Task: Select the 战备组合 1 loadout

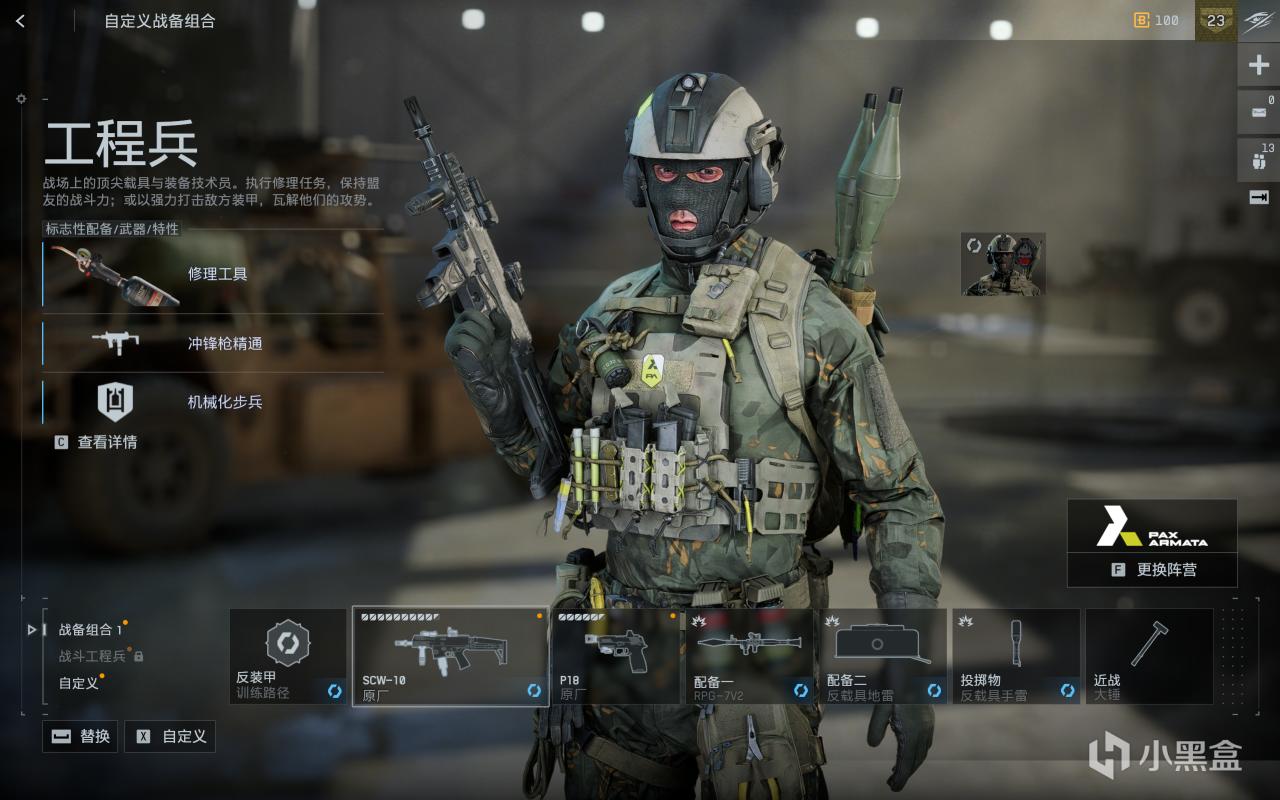Action: [x=90, y=630]
